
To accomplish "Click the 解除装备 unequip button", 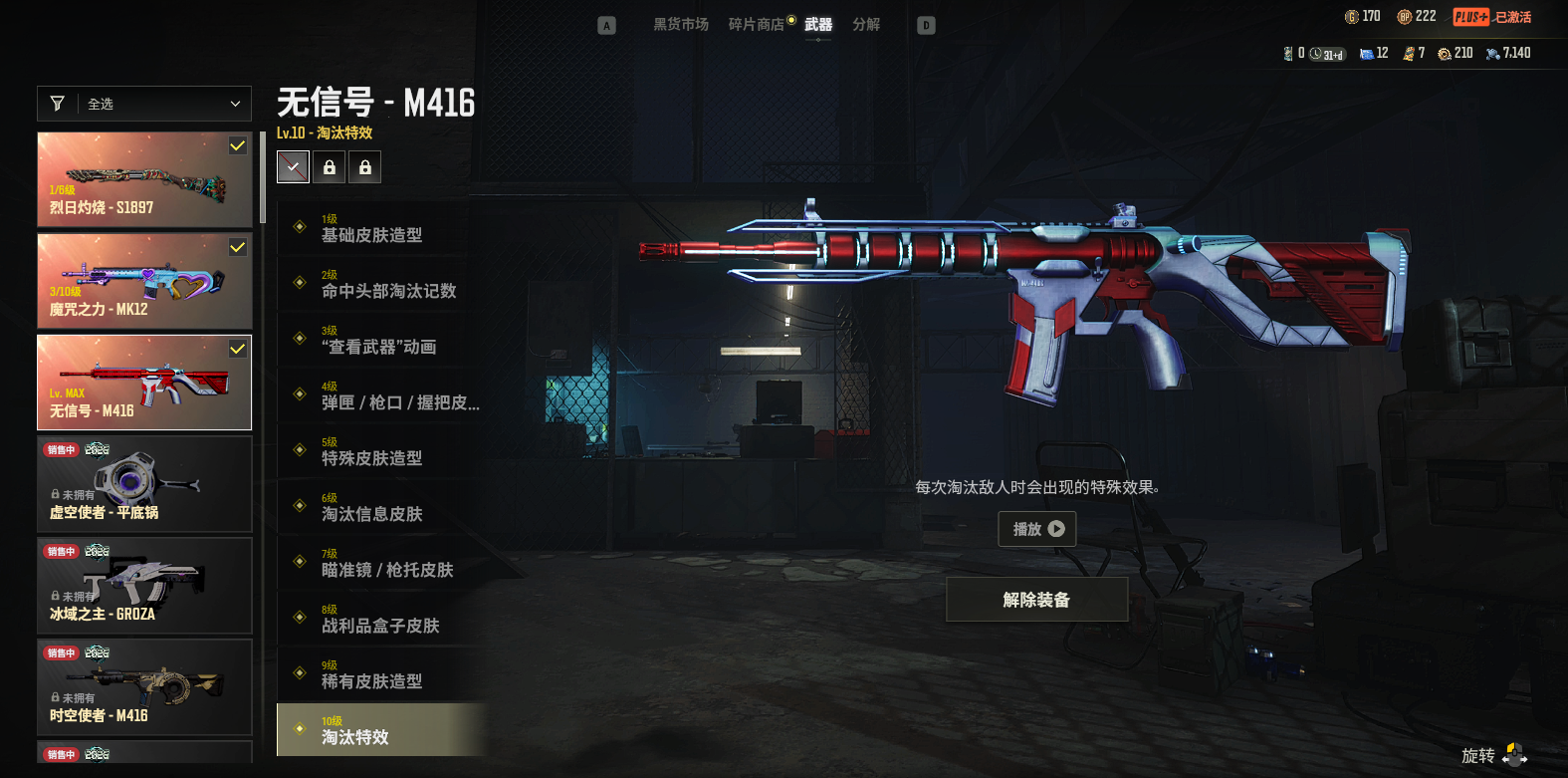I will pos(1036,600).
